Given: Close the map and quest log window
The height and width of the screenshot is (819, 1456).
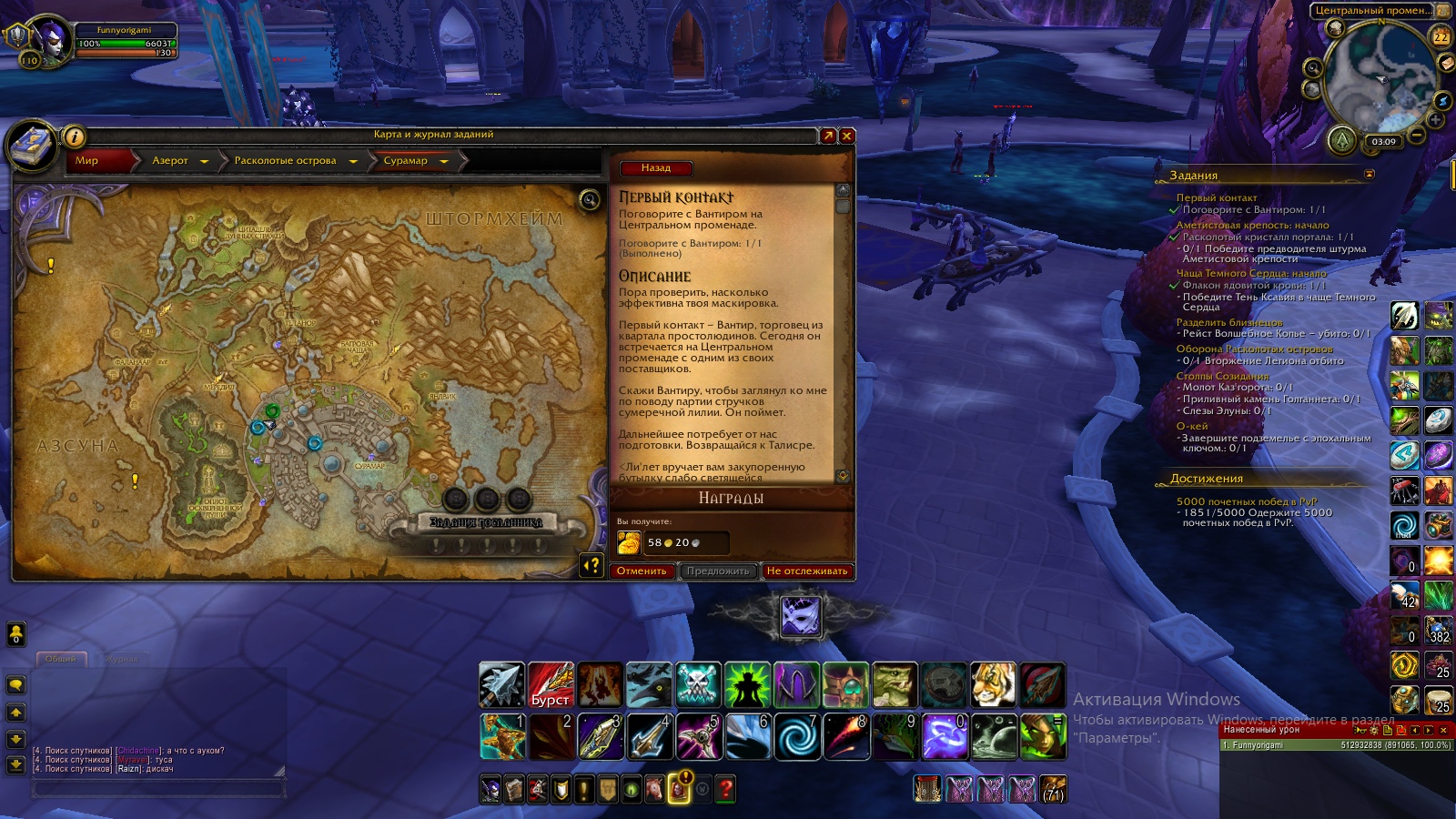Looking at the screenshot, I should (x=847, y=136).
